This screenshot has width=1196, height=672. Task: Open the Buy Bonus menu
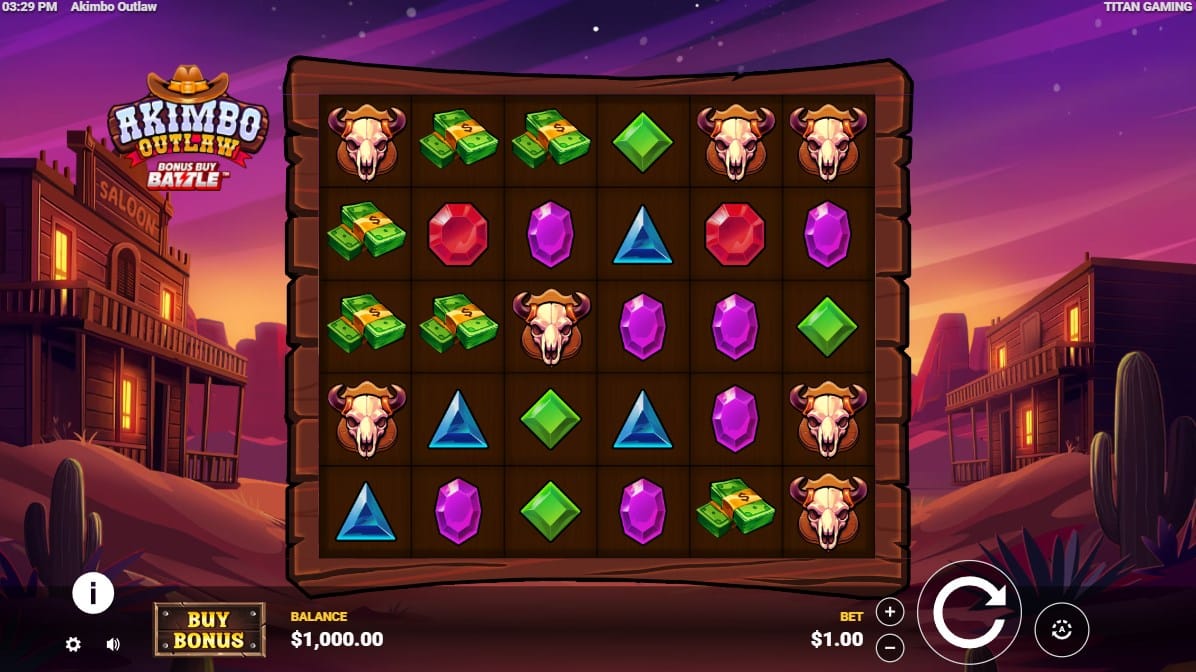(x=209, y=629)
